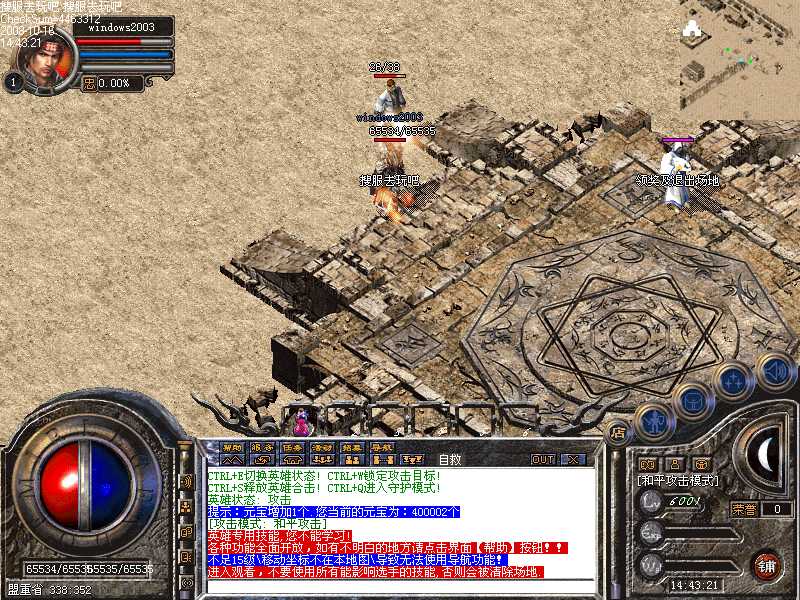800x600 pixels.
Task: Open the bag inventory round button
Action: pos(692,398)
